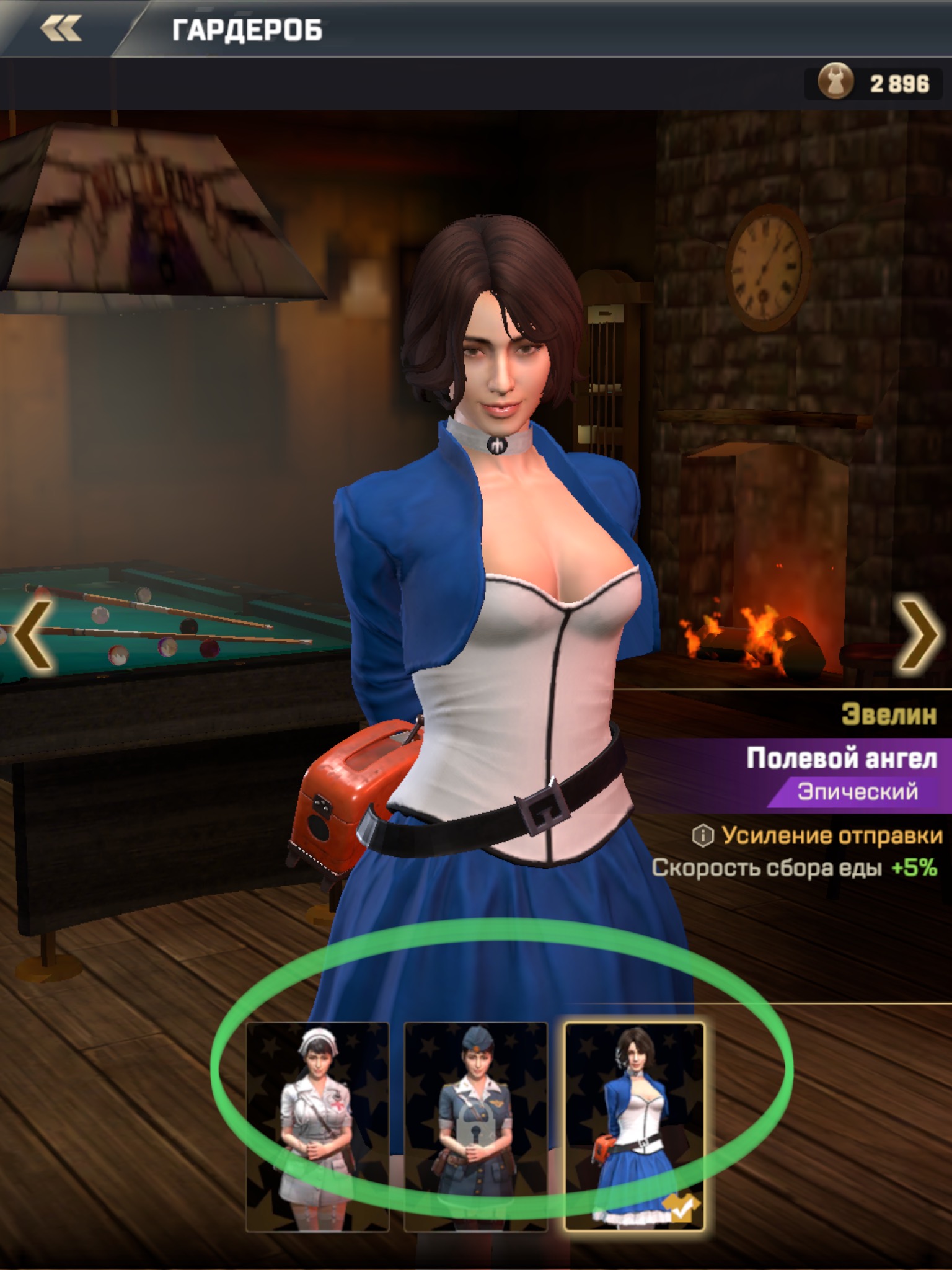Image resolution: width=952 pixels, height=1270 pixels.
Task: Show the previous character with left arrow
Action: (31, 635)
